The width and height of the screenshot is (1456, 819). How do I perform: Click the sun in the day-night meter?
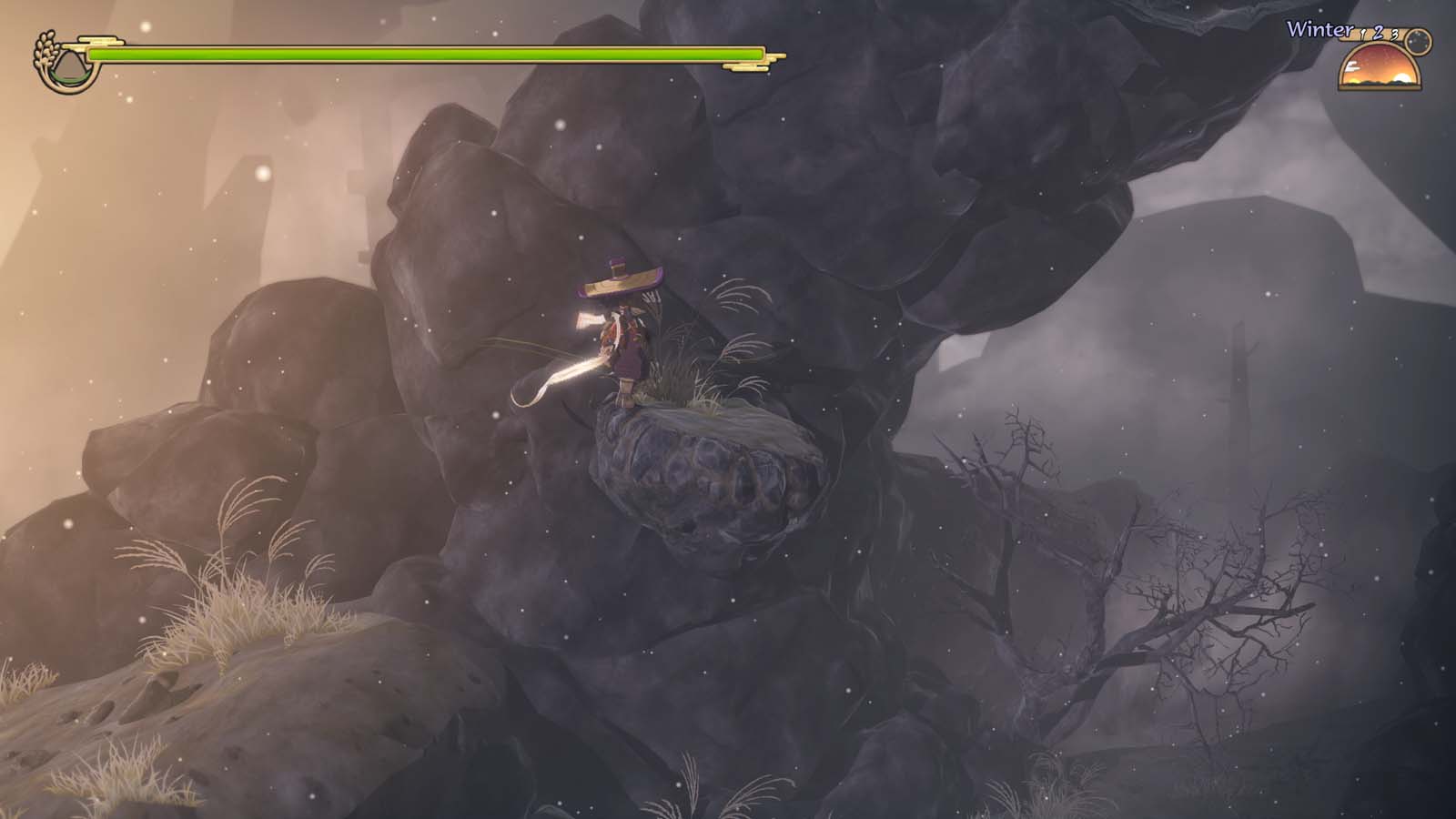coord(1402,77)
